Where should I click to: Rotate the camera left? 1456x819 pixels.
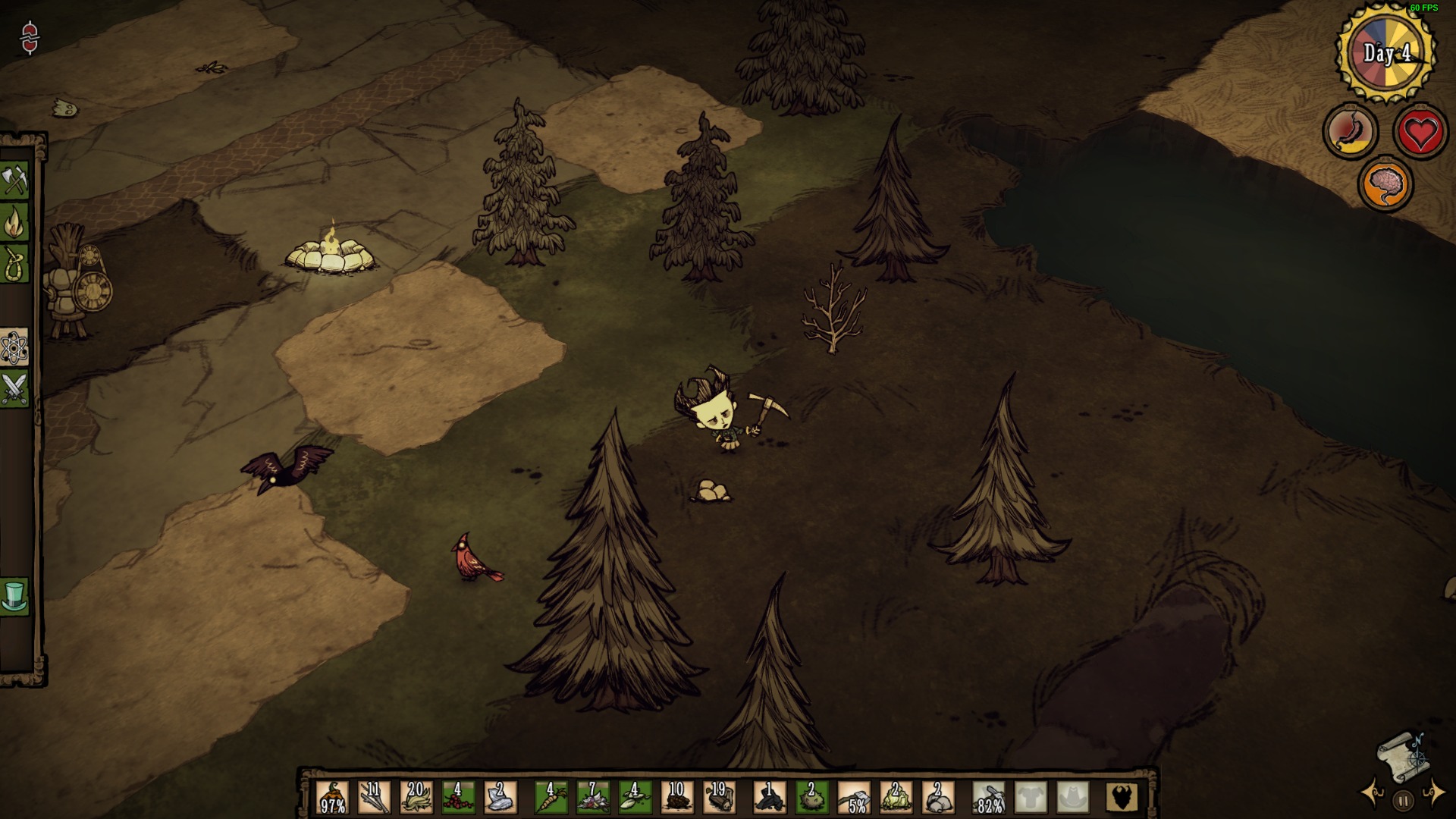pyautogui.click(x=1373, y=793)
